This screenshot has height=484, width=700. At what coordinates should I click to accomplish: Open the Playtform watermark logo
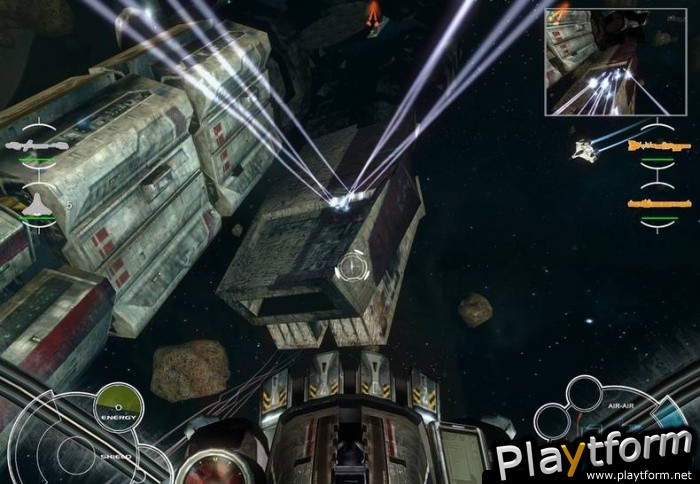click(x=594, y=453)
